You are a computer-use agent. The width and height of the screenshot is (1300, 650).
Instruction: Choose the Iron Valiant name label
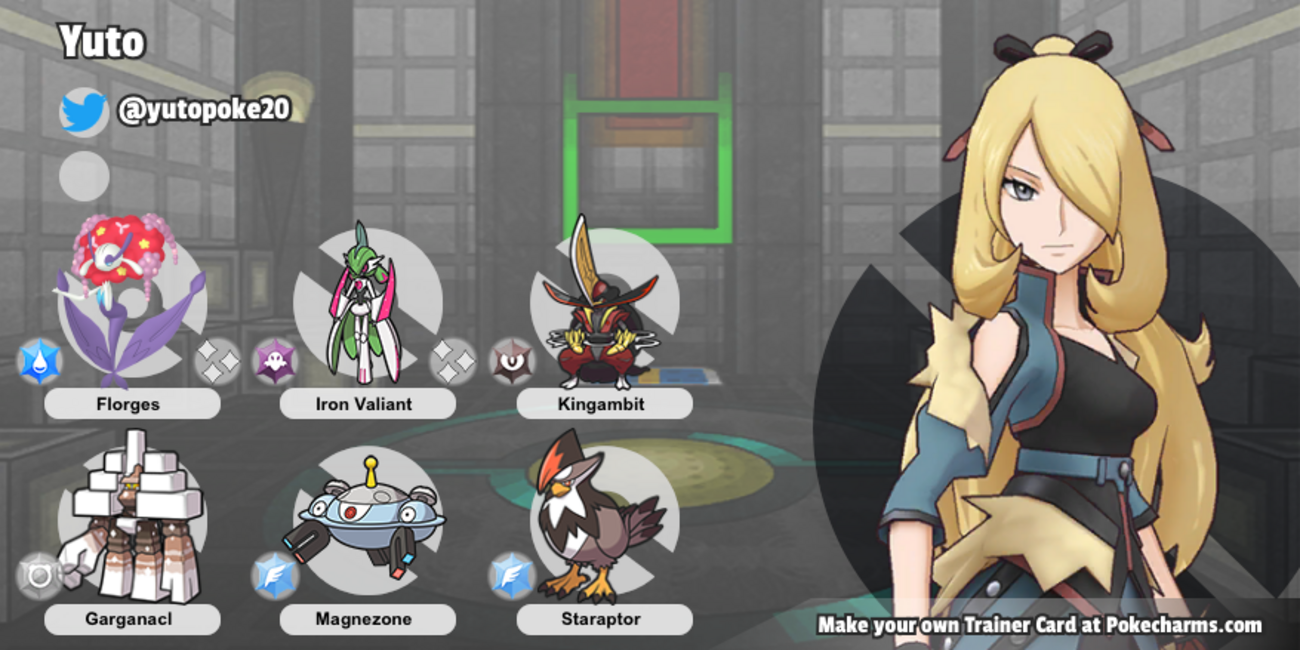tap(367, 404)
